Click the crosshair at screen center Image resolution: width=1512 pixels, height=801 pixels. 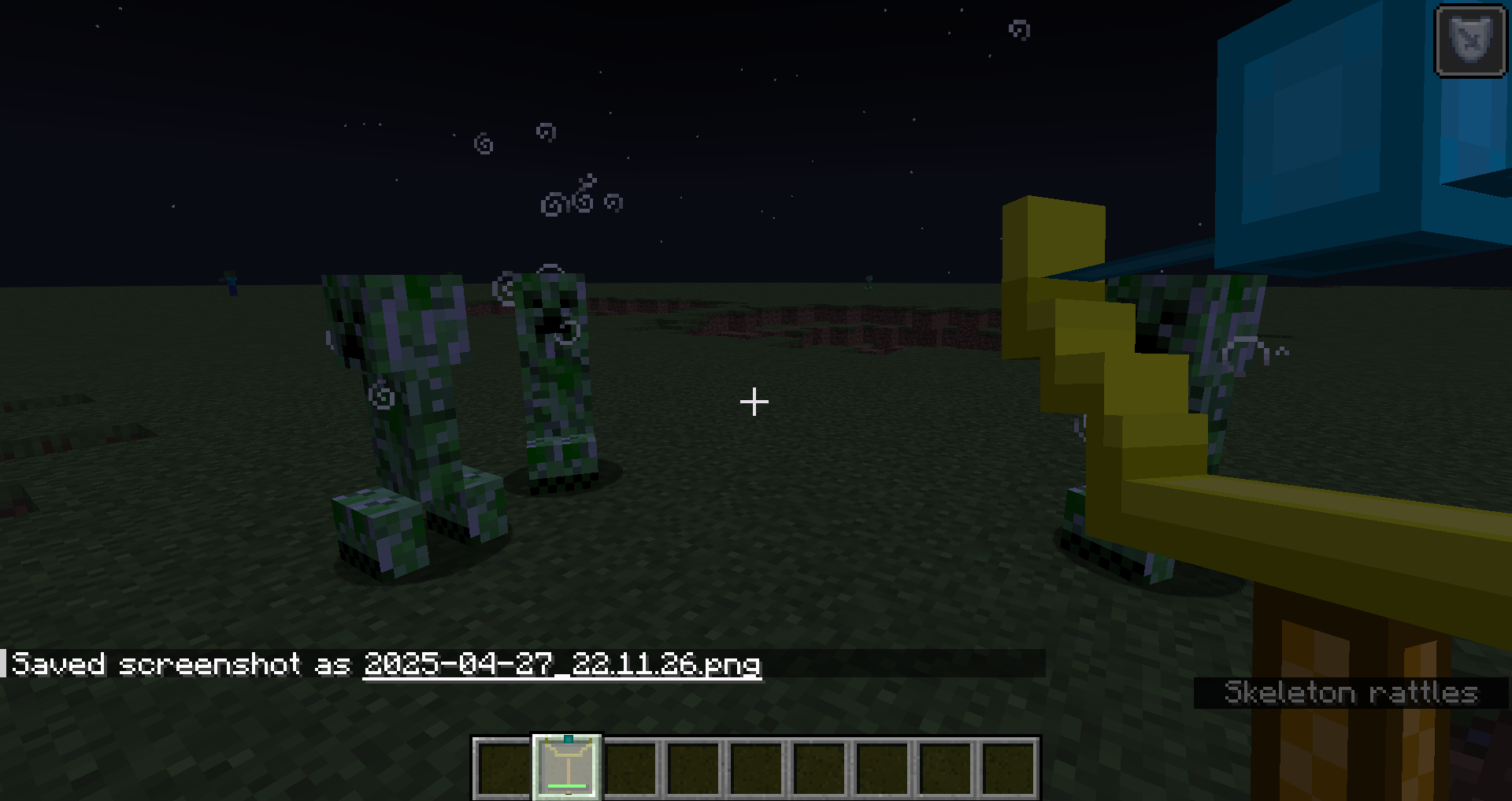[x=754, y=402]
